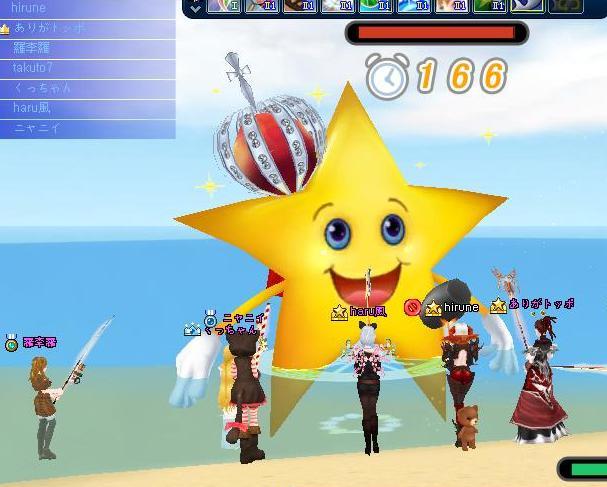Image resolution: width=607 pixels, height=487 pixels.
Task: Click ニャニイ in the party list
Action: click(x=37, y=128)
